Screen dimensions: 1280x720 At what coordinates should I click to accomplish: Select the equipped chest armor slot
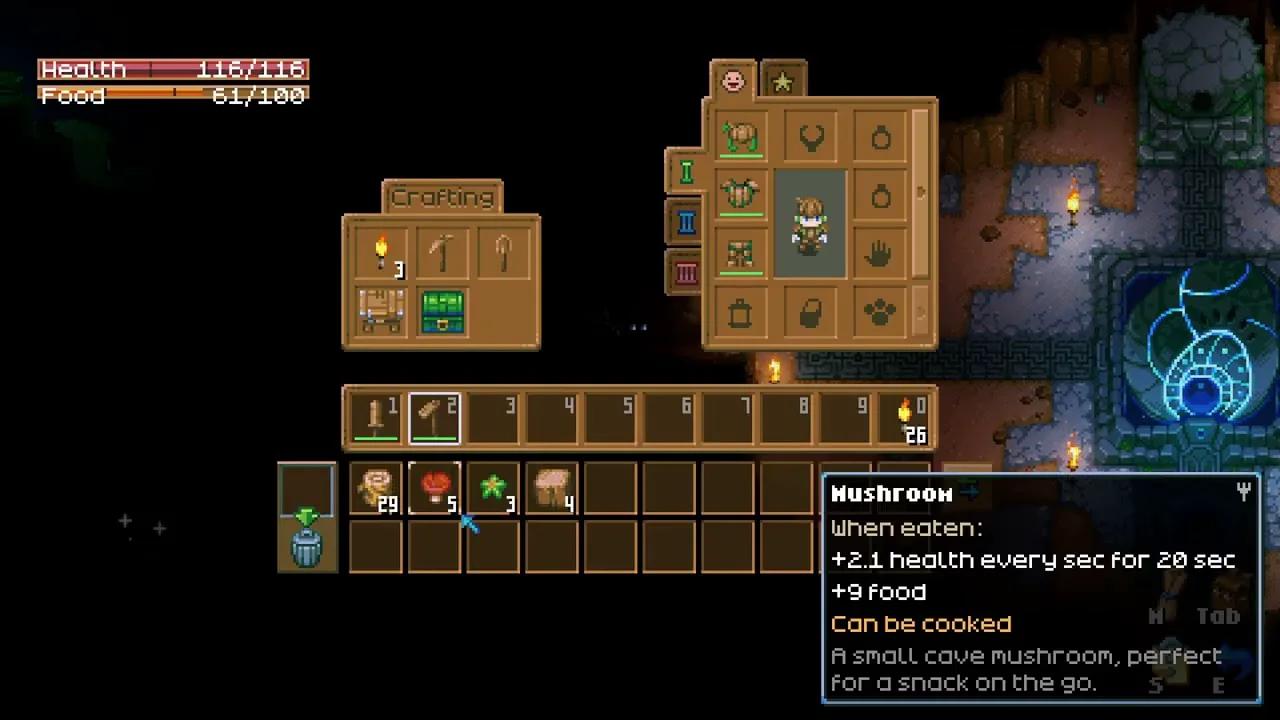(x=741, y=193)
